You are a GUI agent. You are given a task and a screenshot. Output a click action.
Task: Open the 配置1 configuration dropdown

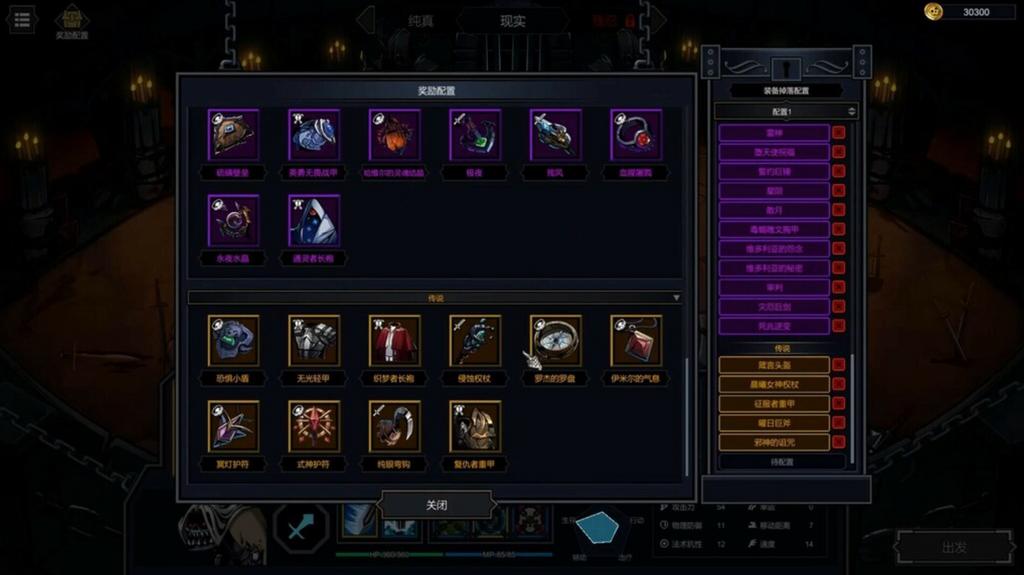pos(786,111)
